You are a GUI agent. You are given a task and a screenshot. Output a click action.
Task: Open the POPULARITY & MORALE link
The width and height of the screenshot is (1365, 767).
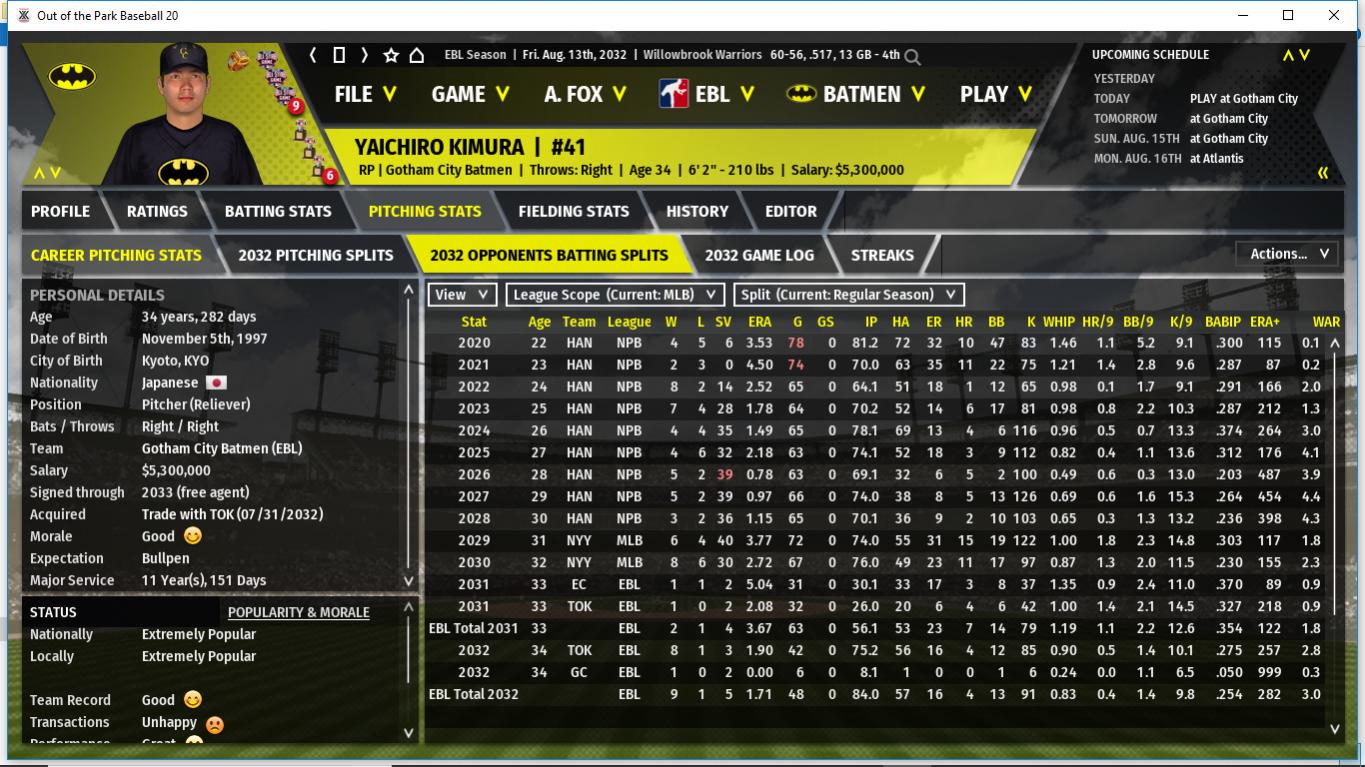[x=298, y=612]
